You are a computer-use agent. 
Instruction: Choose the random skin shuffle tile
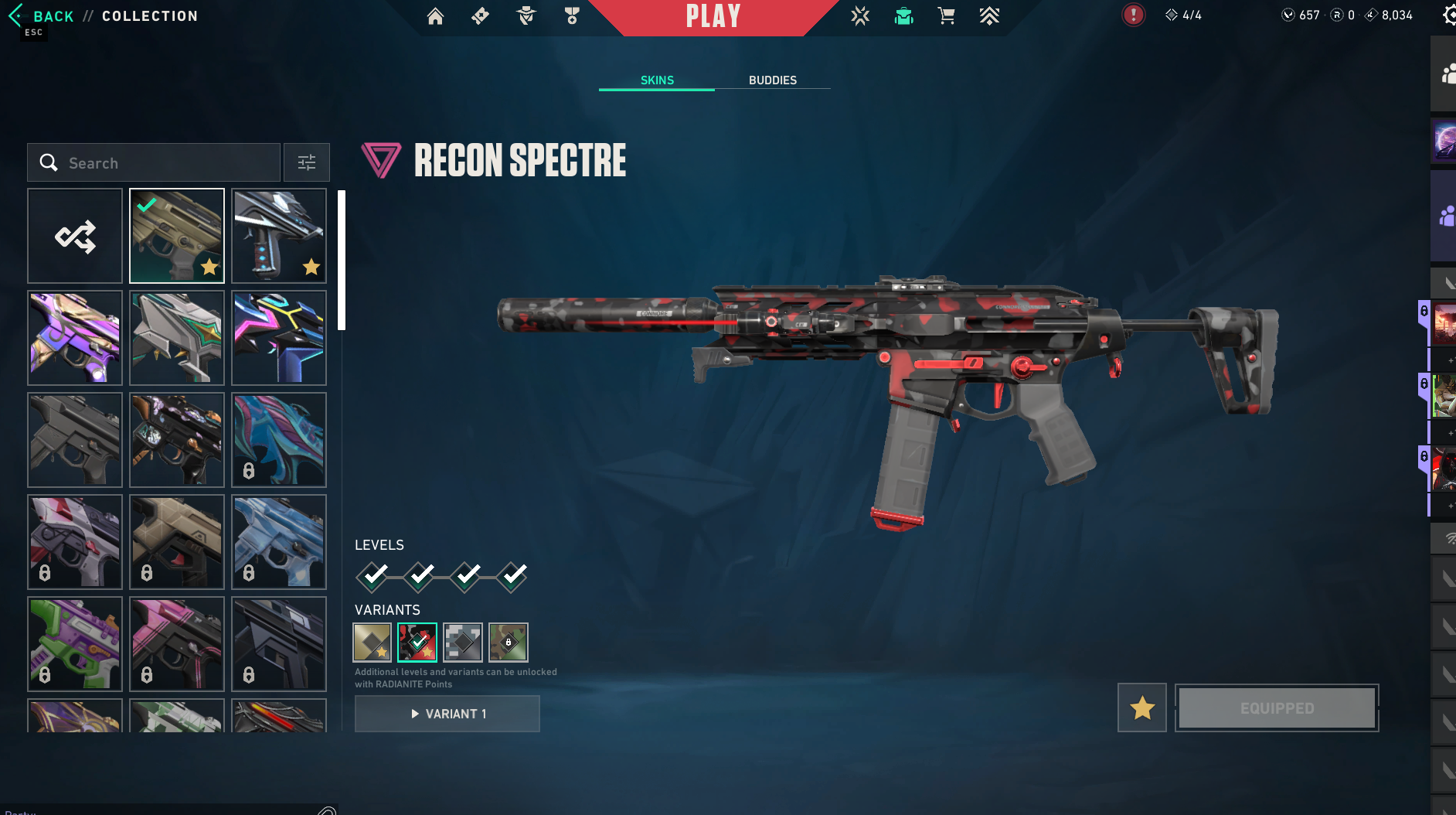[75, 236]
